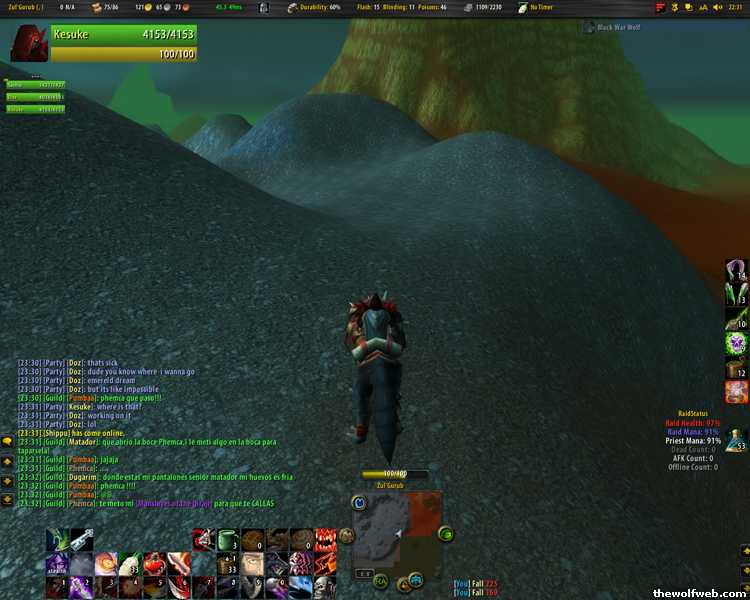
Task: Click the green leaf button beside minimap
Action: (x=445, y=533)
